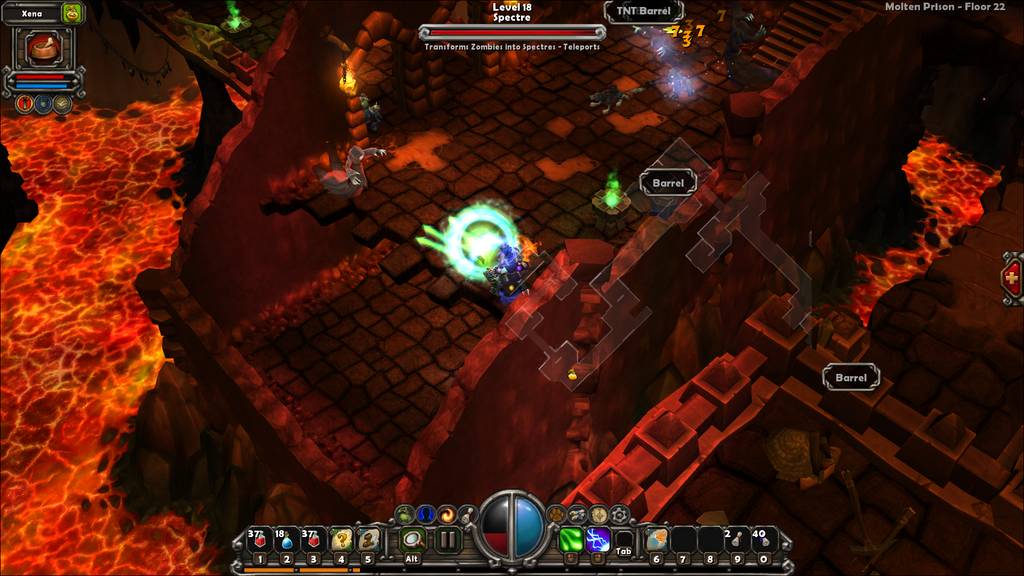Select the scroll item in hotbar slot 5
The width and height of the screenshot is (1024, 576).
(368, 540)
